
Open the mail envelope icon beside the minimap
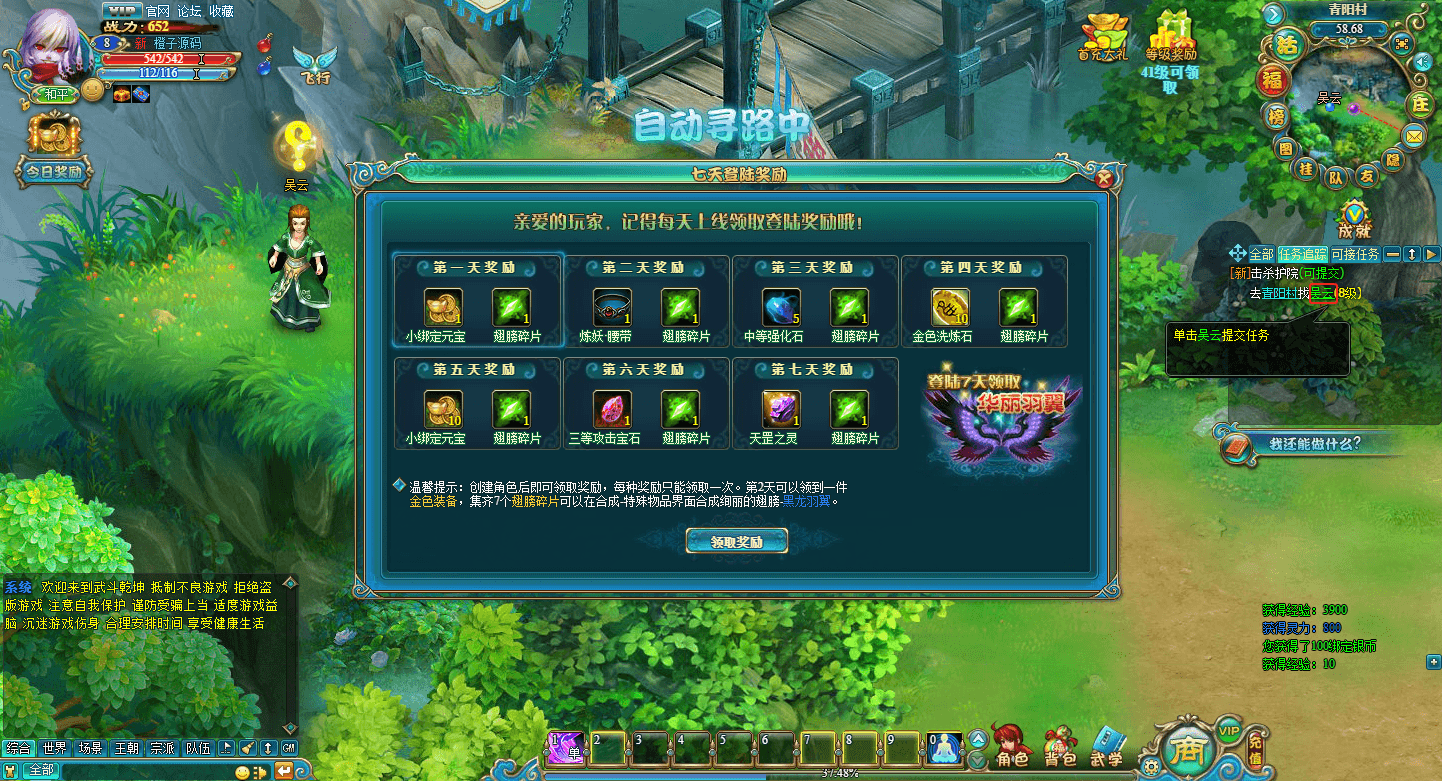point(1413,135)
